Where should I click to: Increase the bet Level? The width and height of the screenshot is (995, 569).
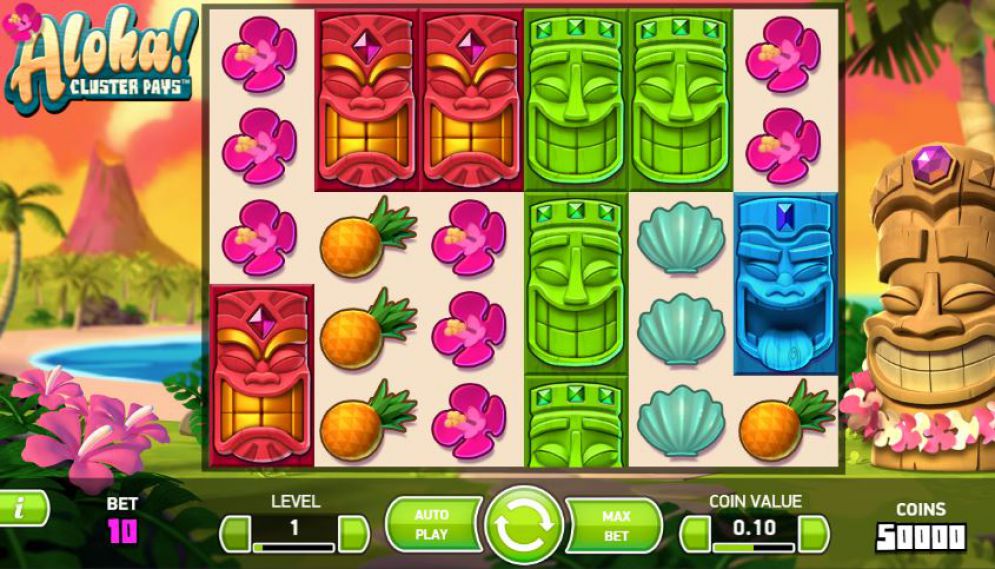click(x=354, y=533)
